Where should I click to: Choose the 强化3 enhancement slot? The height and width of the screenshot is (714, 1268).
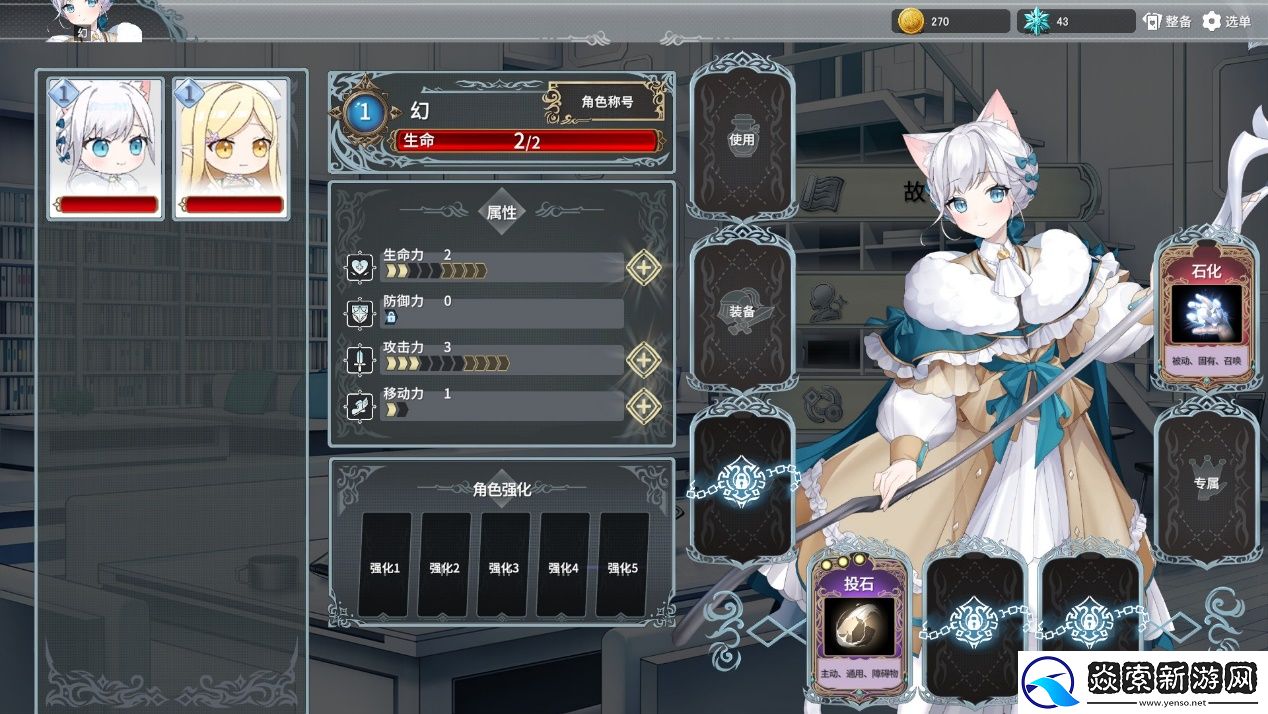(504, 565)
